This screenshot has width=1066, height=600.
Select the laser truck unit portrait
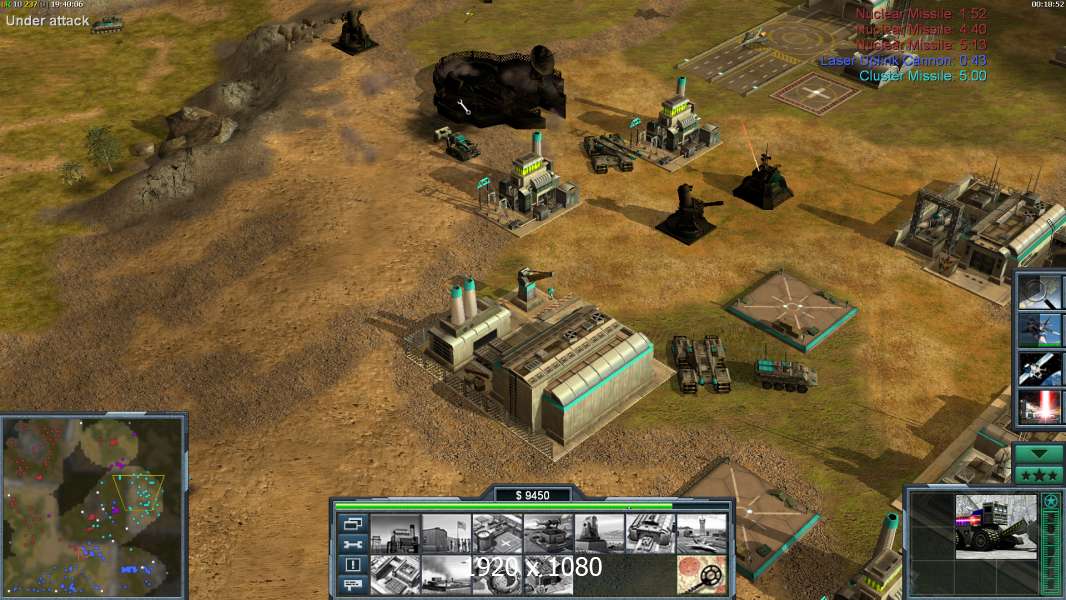(x=995, y=527)
